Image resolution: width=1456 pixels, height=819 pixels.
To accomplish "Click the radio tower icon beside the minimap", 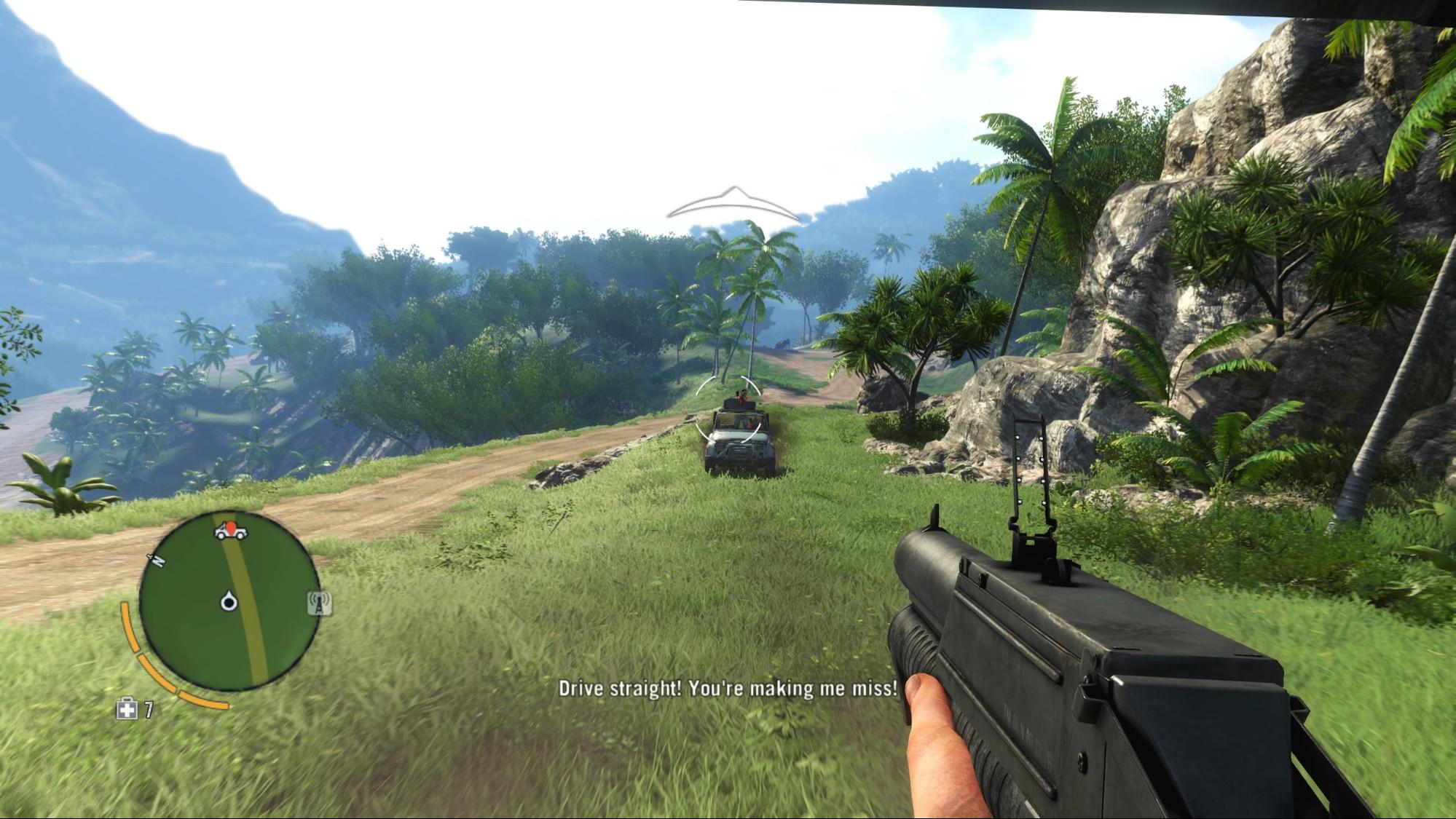I will [319, 603].
